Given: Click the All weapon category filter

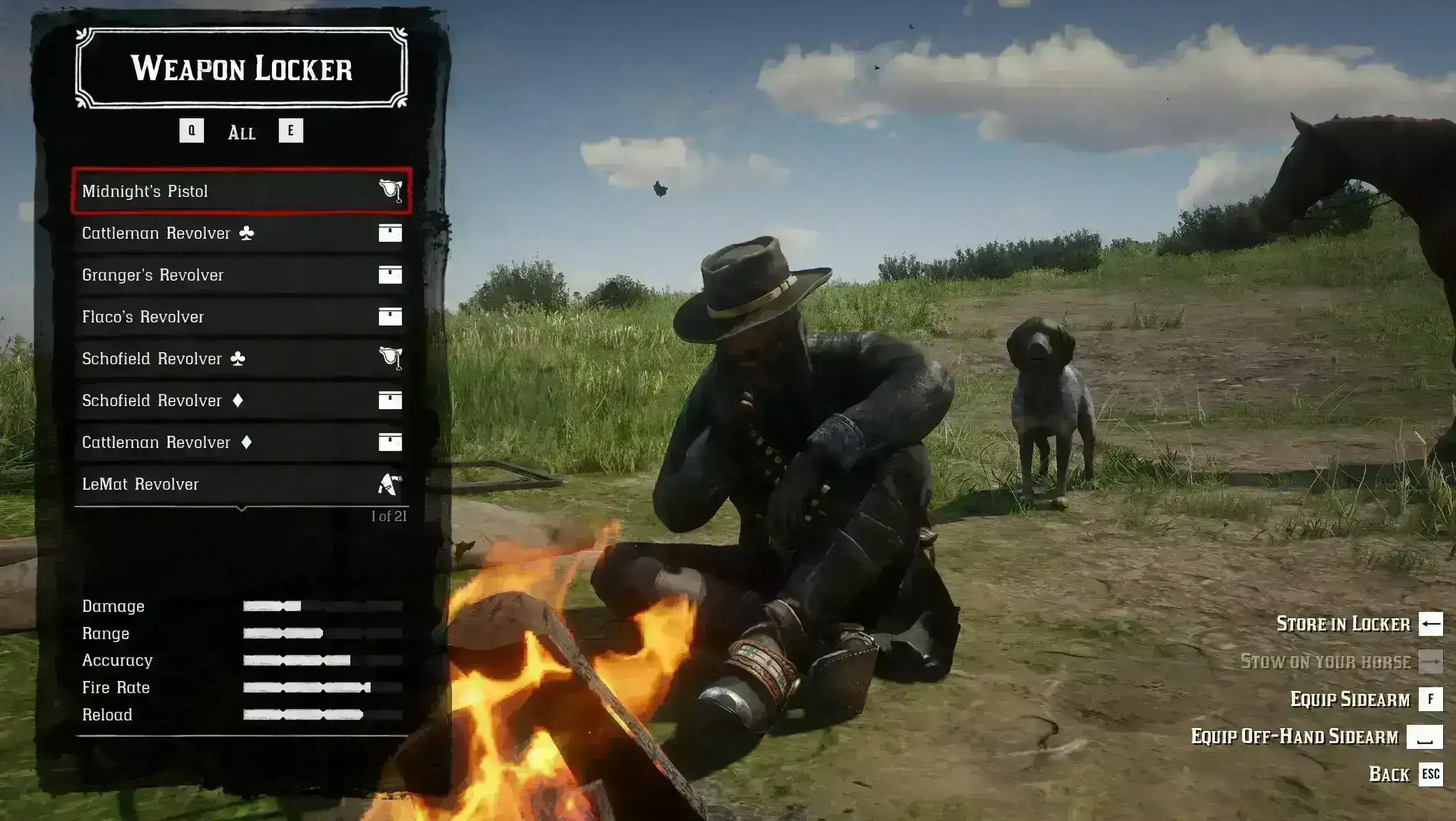Looking at the screenshot, I should [241, 132].
